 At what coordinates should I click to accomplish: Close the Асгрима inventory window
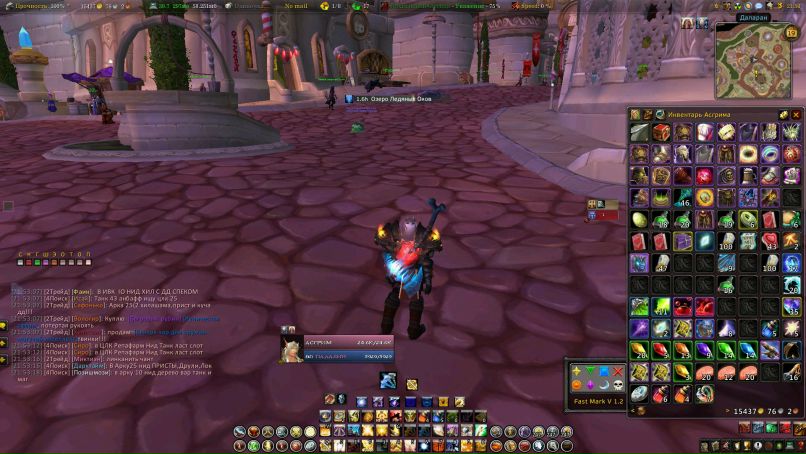[x=797, y=115]
